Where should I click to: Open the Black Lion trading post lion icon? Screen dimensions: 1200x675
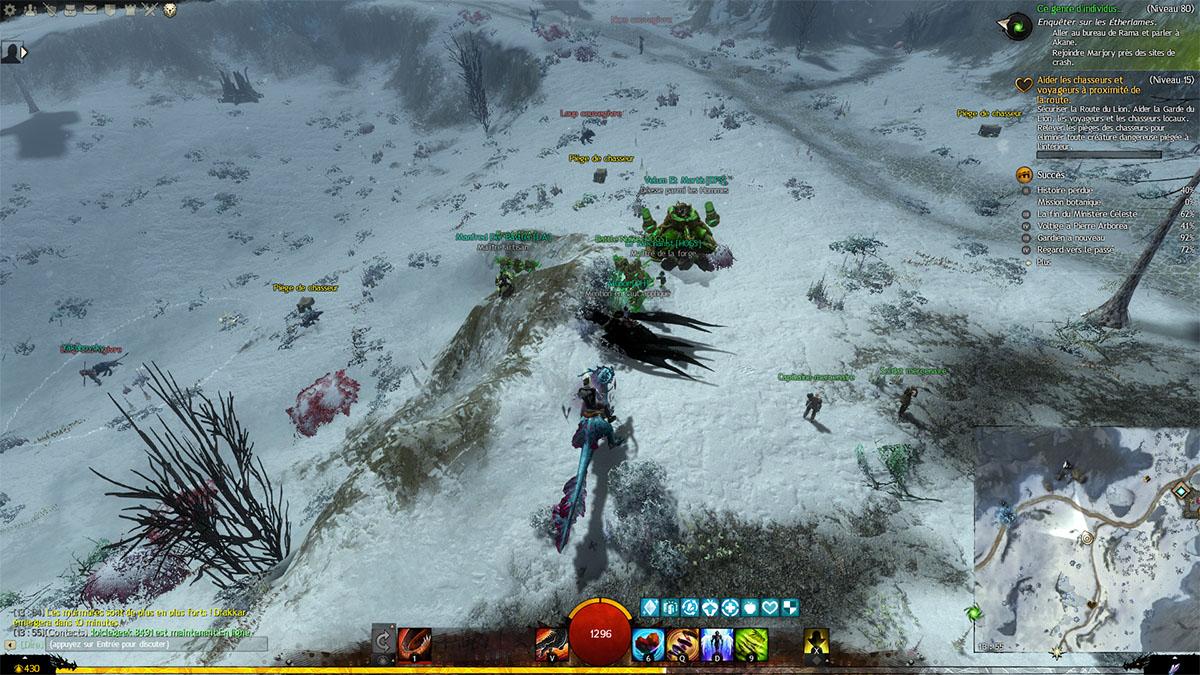pos(169,10)
